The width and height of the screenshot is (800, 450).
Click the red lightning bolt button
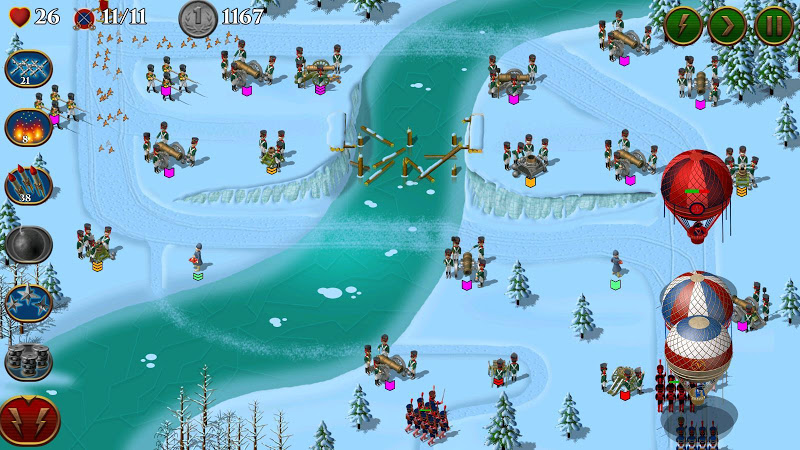coord(29,419)
